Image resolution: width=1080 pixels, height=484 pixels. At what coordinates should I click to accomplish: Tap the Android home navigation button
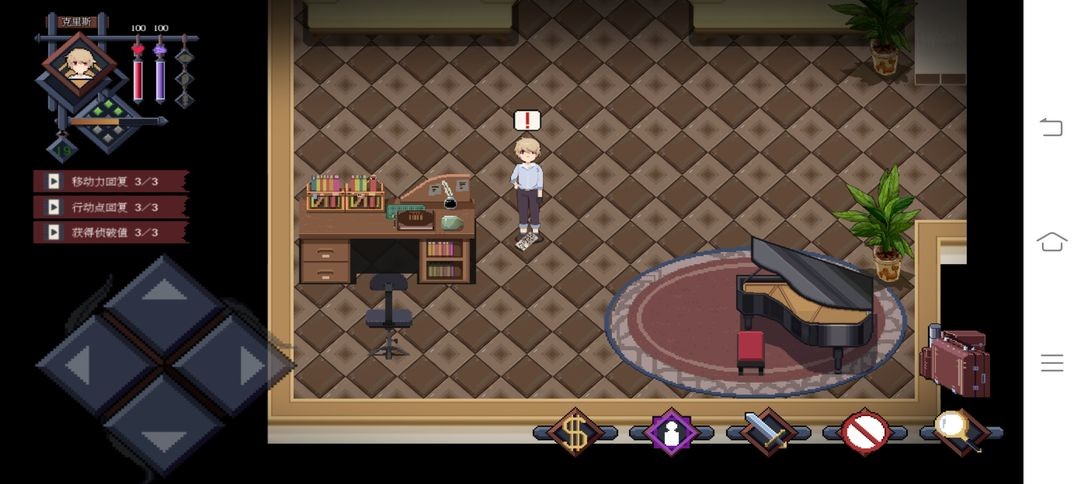1051,241
